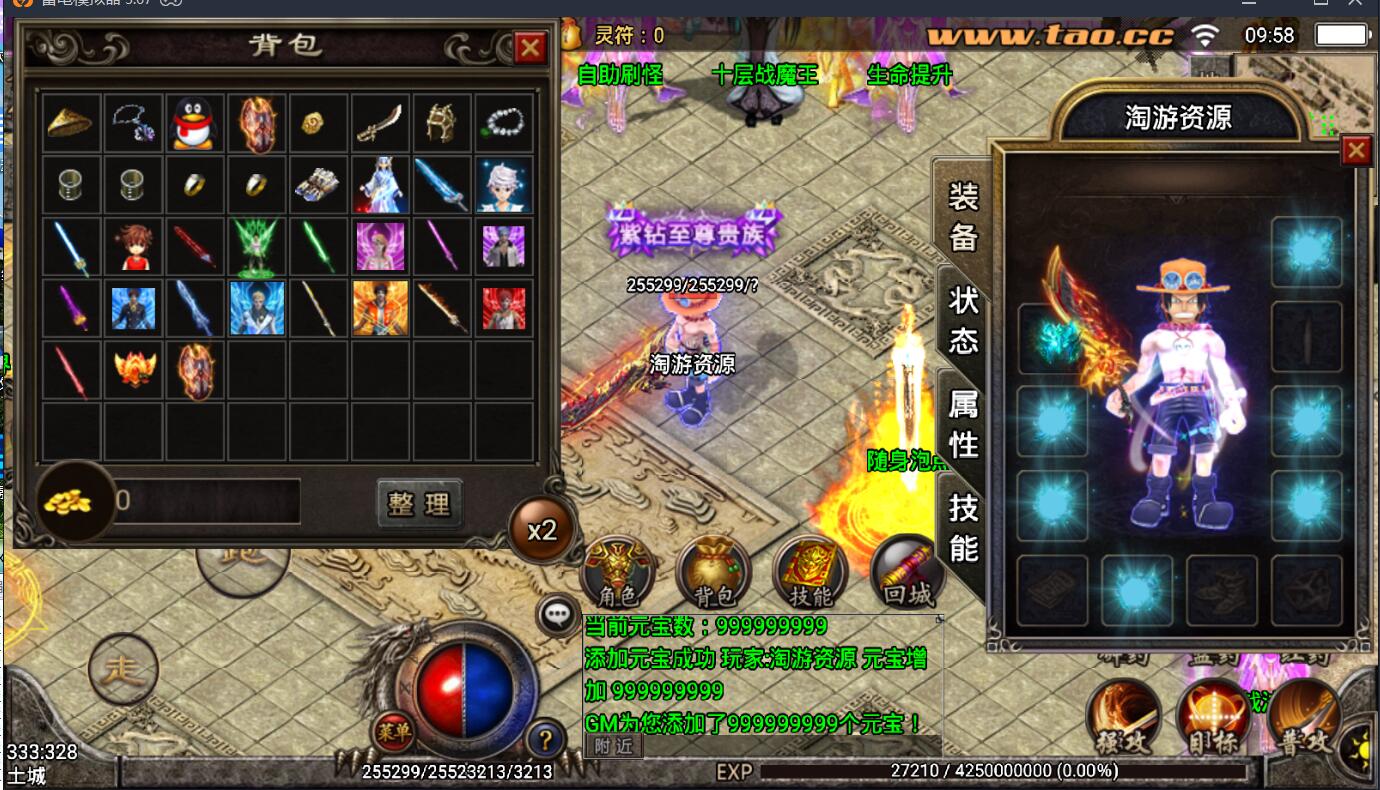Select the green bead bracelet slot
This screenshot has width=1380, height=790.
[504, 123]
